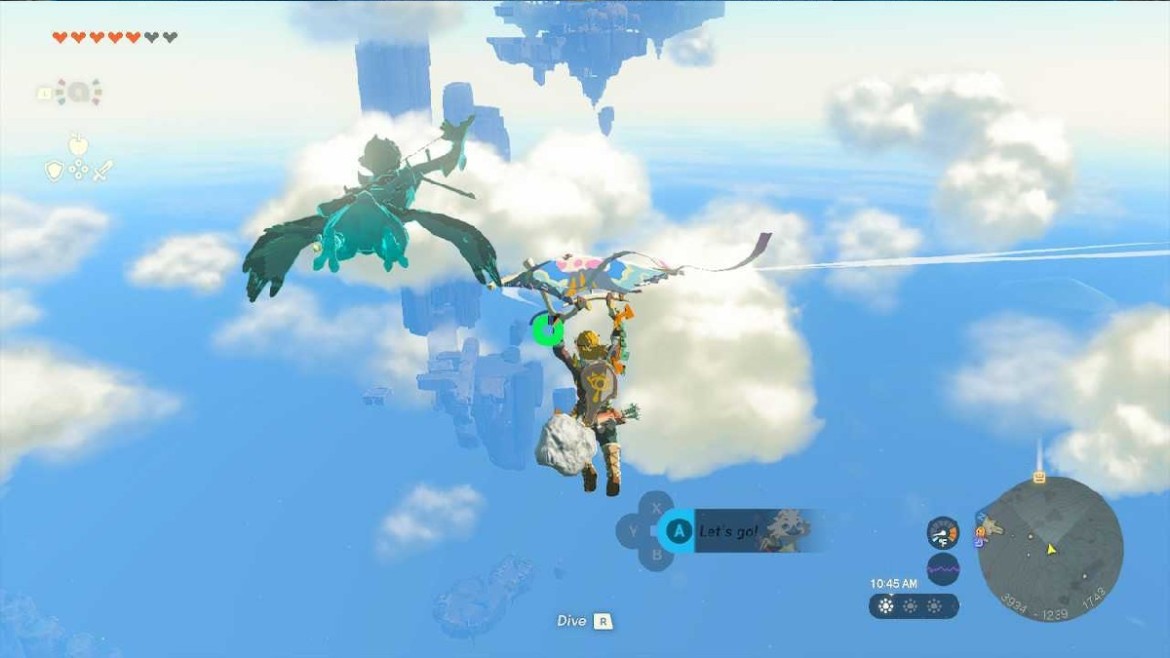Select the ability wheel icon
This screenshot has width=1170, height=658.
point(78,93)
